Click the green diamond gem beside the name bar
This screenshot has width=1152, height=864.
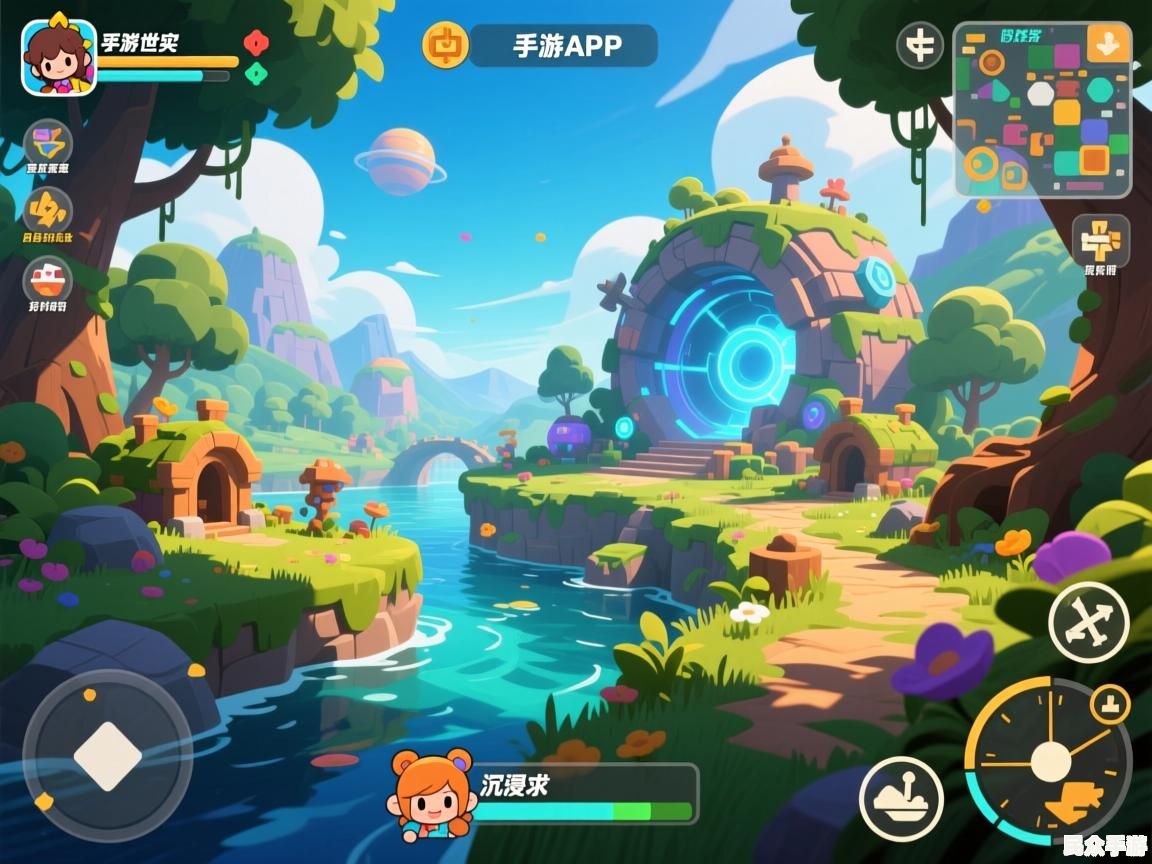(256, 73)
